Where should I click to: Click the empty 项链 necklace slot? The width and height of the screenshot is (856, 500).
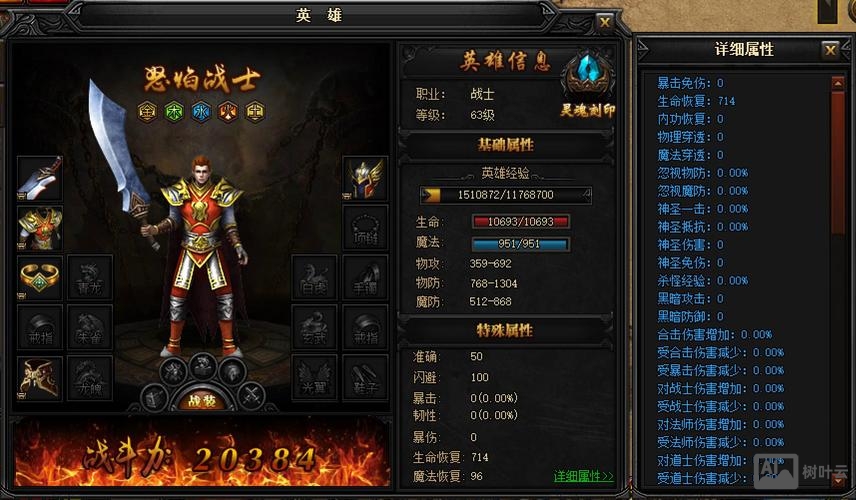click(365, 228)
